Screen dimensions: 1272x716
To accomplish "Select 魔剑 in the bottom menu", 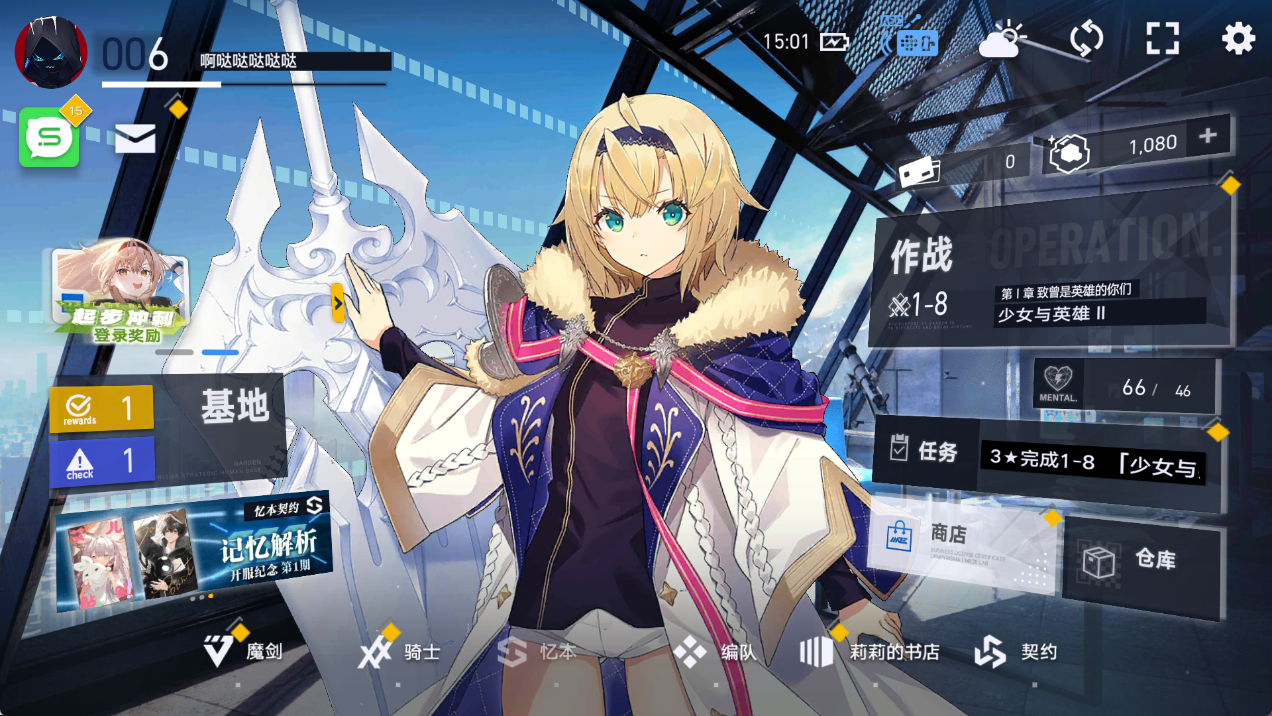I will point(245,652).
